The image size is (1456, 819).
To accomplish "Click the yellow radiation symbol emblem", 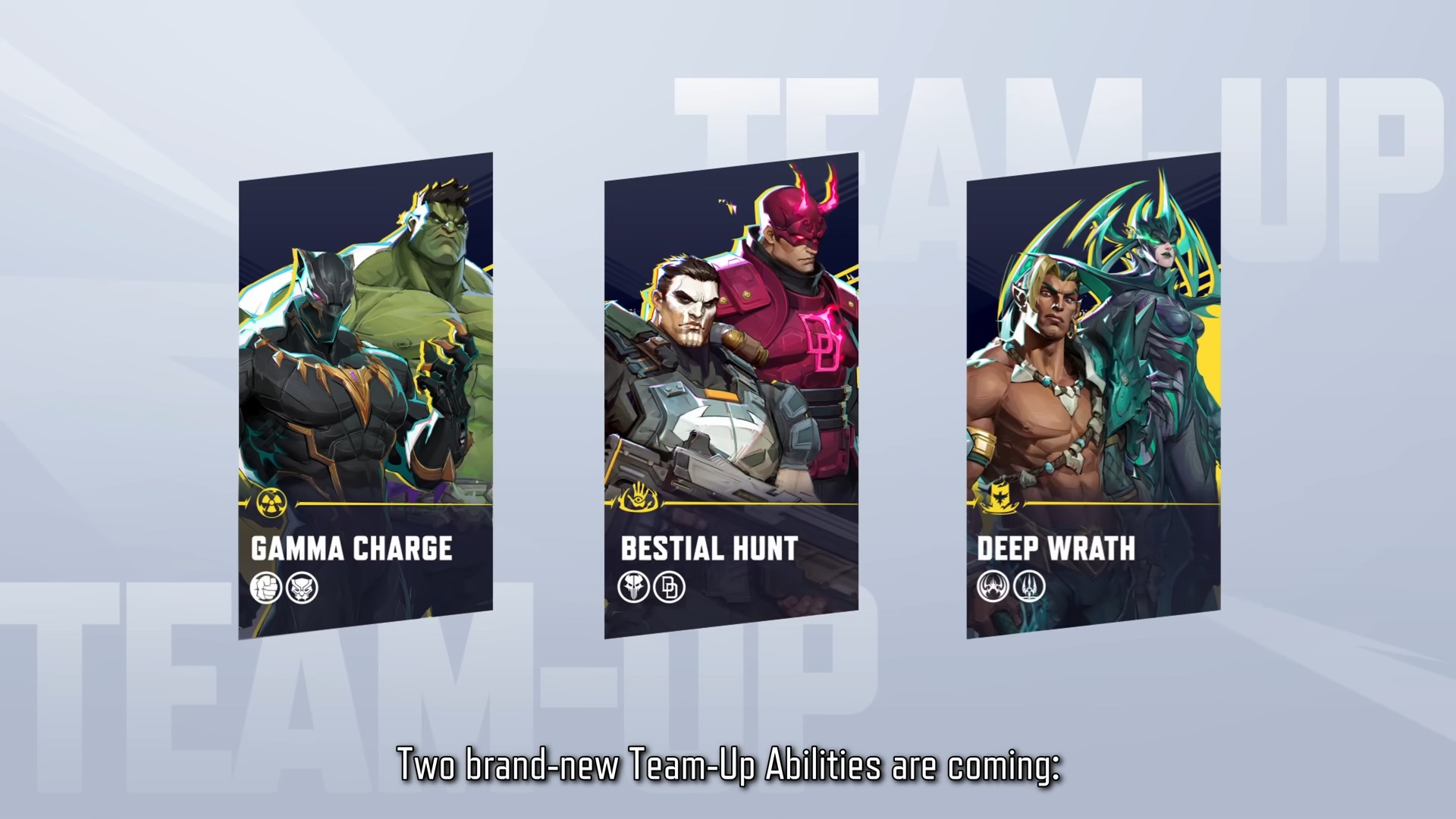I will click(271, 503).
